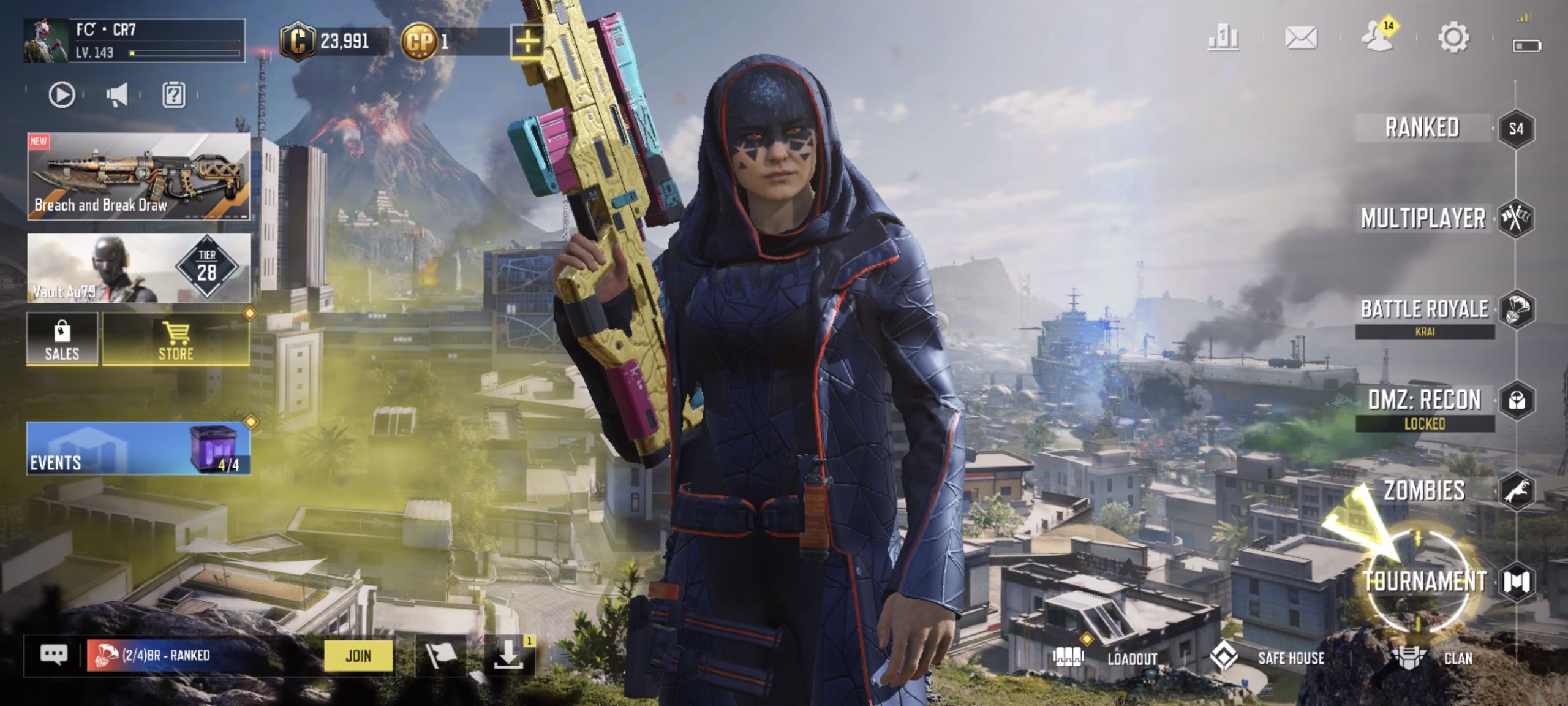
Task: Open the chat bubble icon
Action: (x=54, y=655)
